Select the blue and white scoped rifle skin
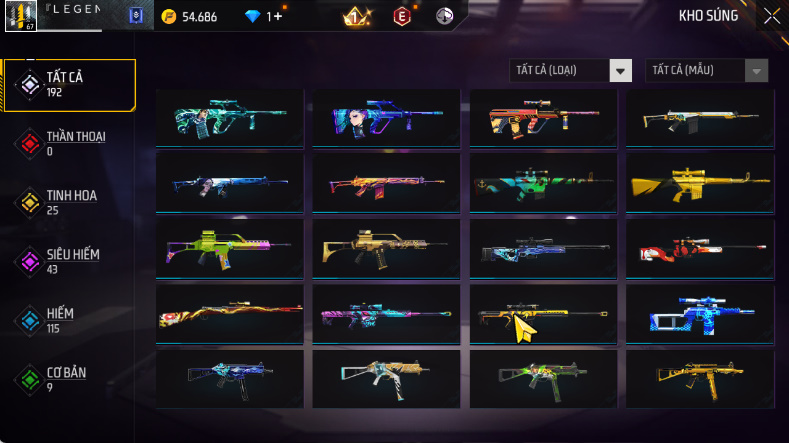The width and height of the screenshot is (789, 443). pyautogui.click(x=700, y=312)
